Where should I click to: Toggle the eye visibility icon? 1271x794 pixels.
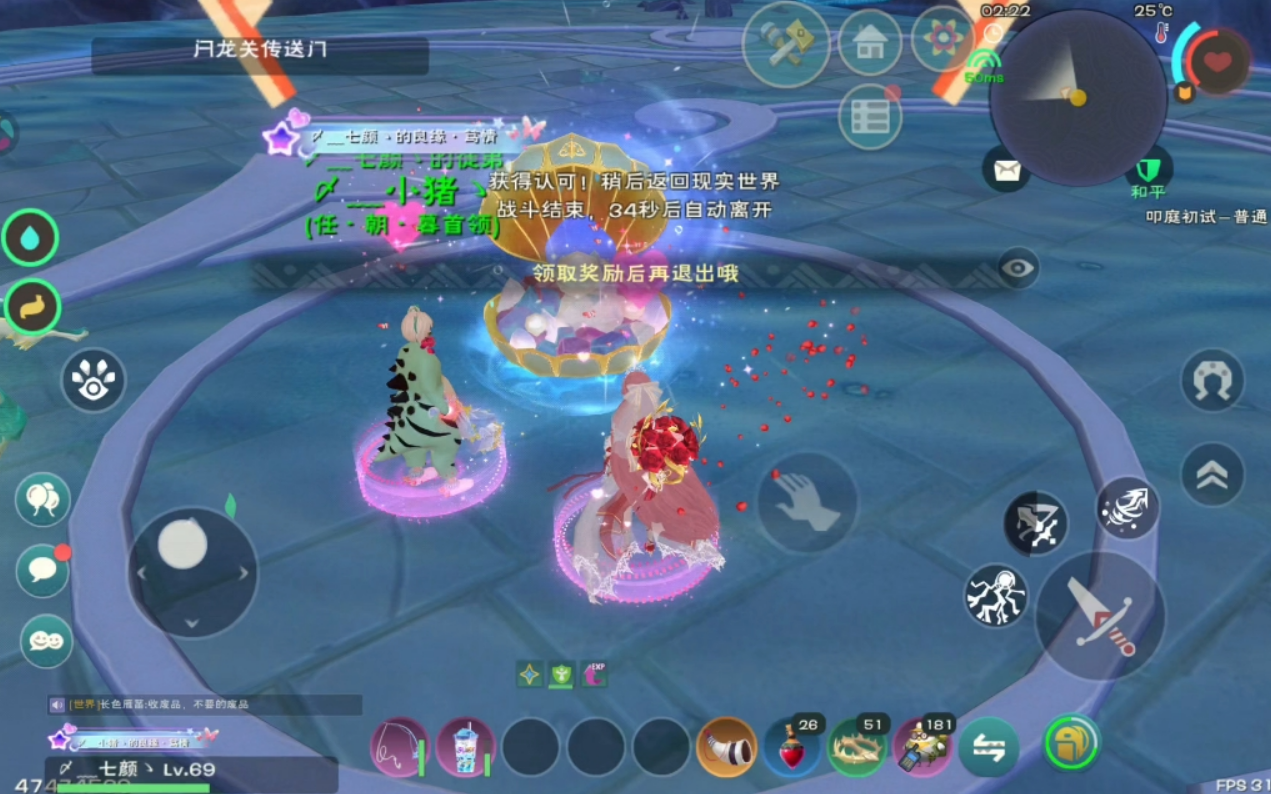(x=1018, y=268)
